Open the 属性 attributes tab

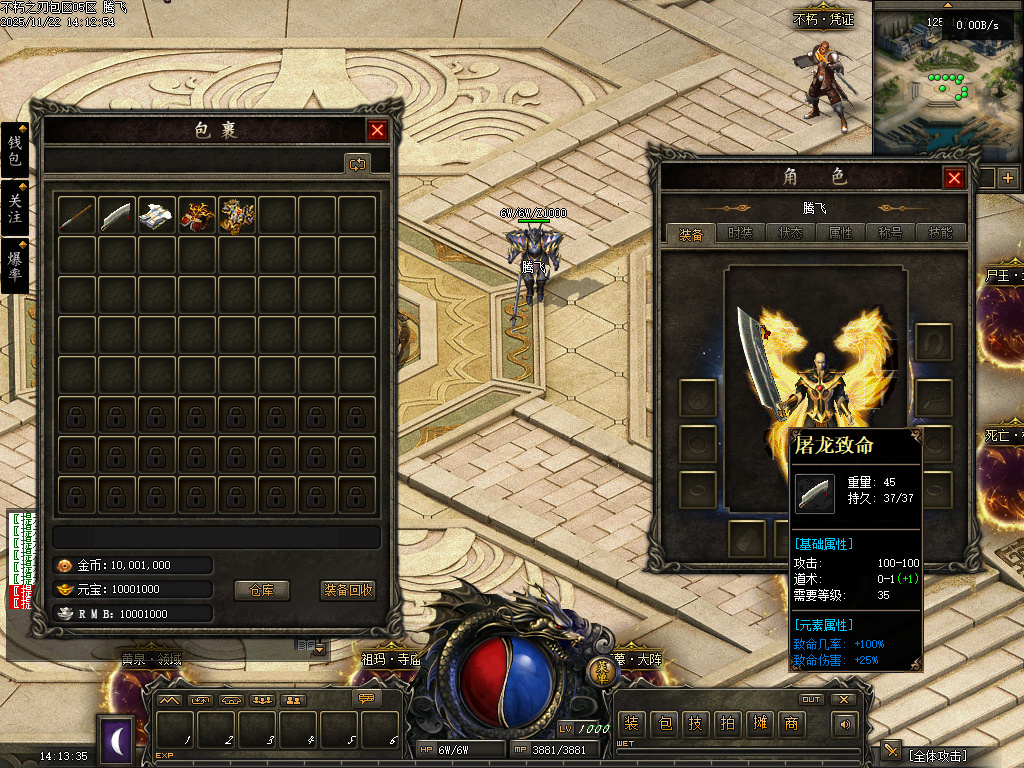(841, 233)
